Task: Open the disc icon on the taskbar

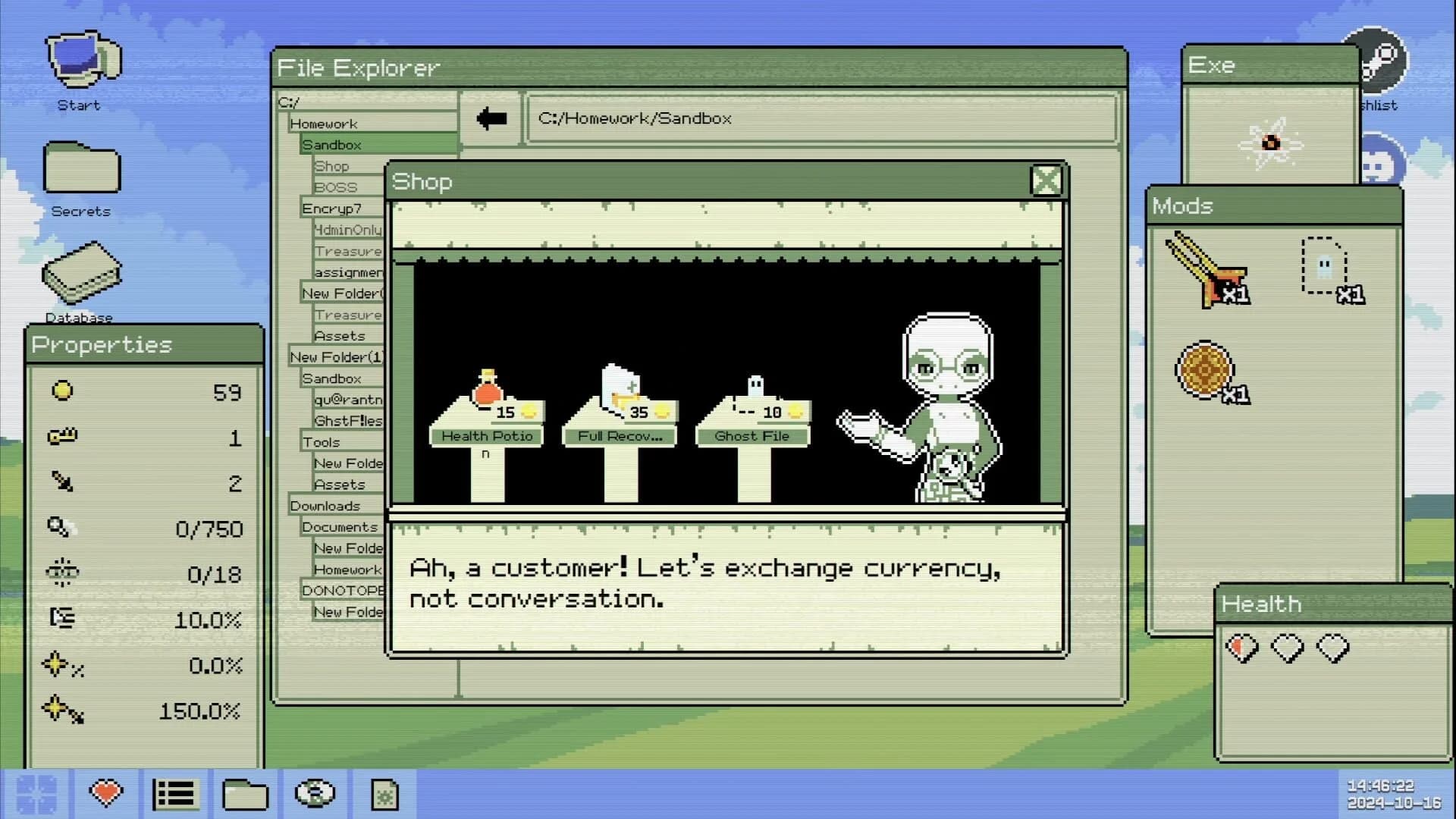Action: [x=315, y=793]
